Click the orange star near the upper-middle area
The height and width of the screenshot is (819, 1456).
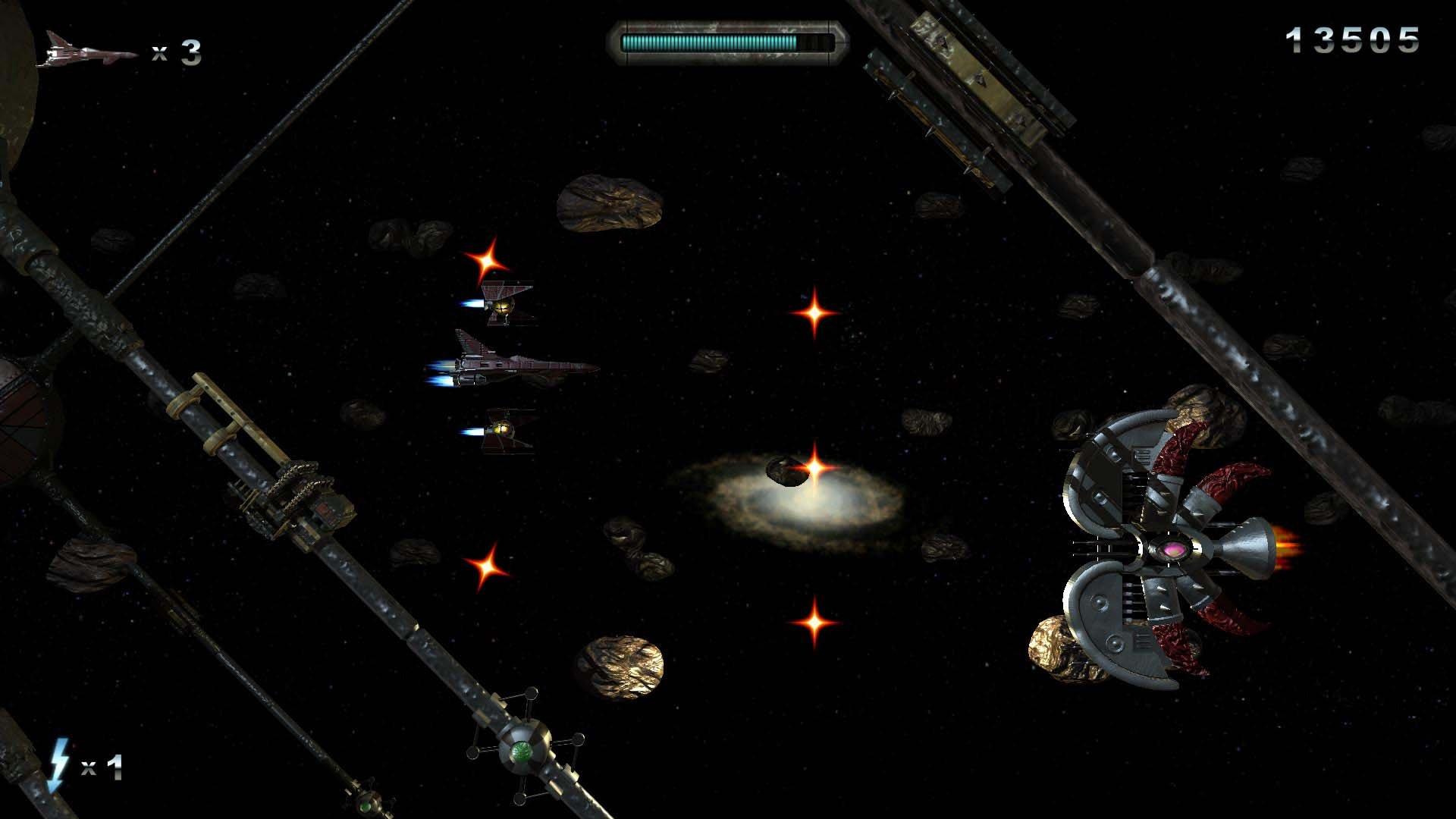coord(813,311)
